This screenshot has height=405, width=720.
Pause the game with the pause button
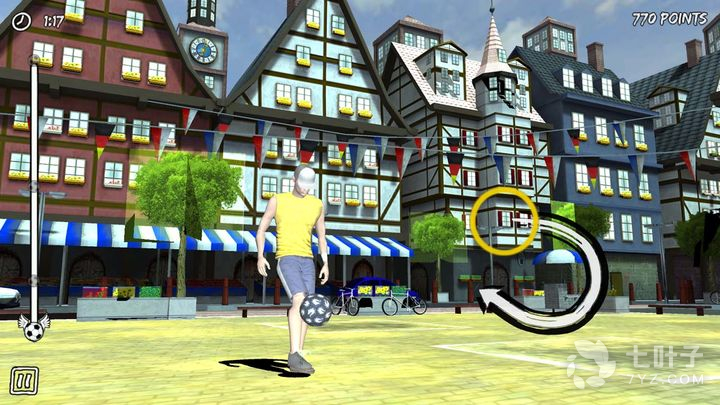[x=24, y=380]
